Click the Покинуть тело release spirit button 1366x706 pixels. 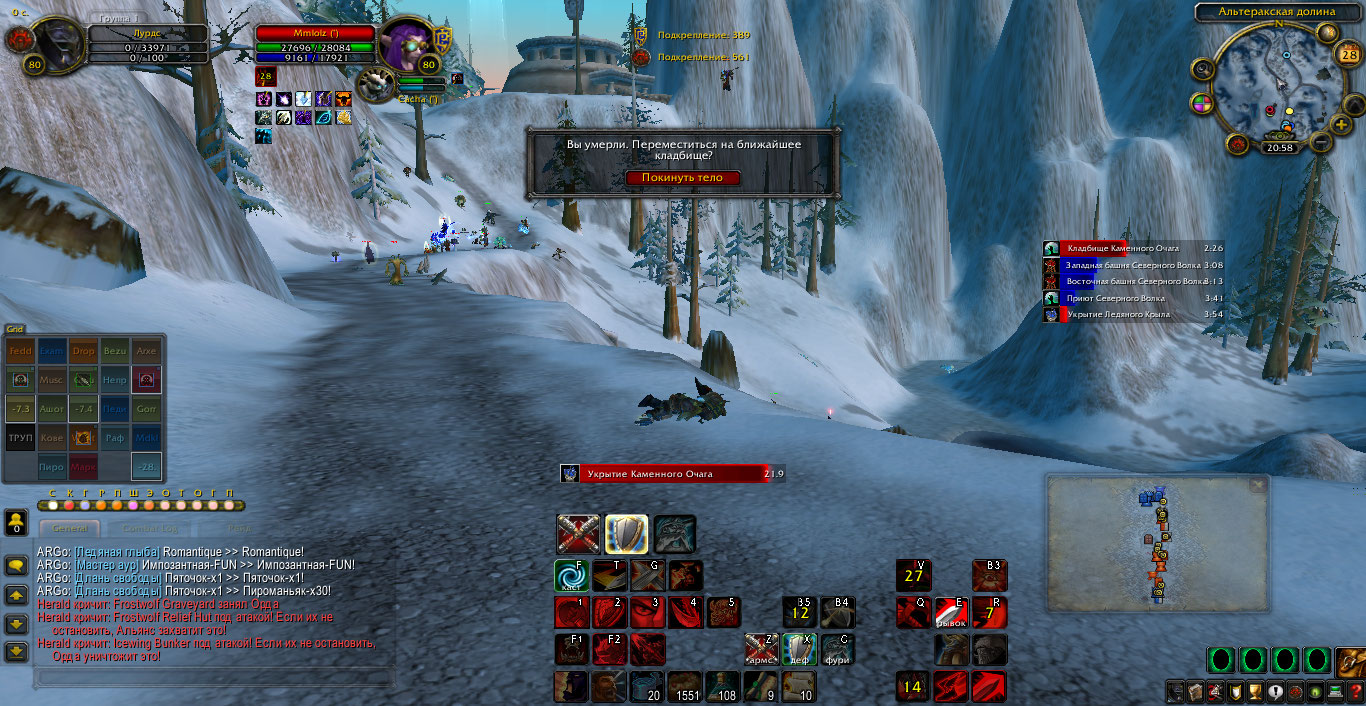[684, 178]
